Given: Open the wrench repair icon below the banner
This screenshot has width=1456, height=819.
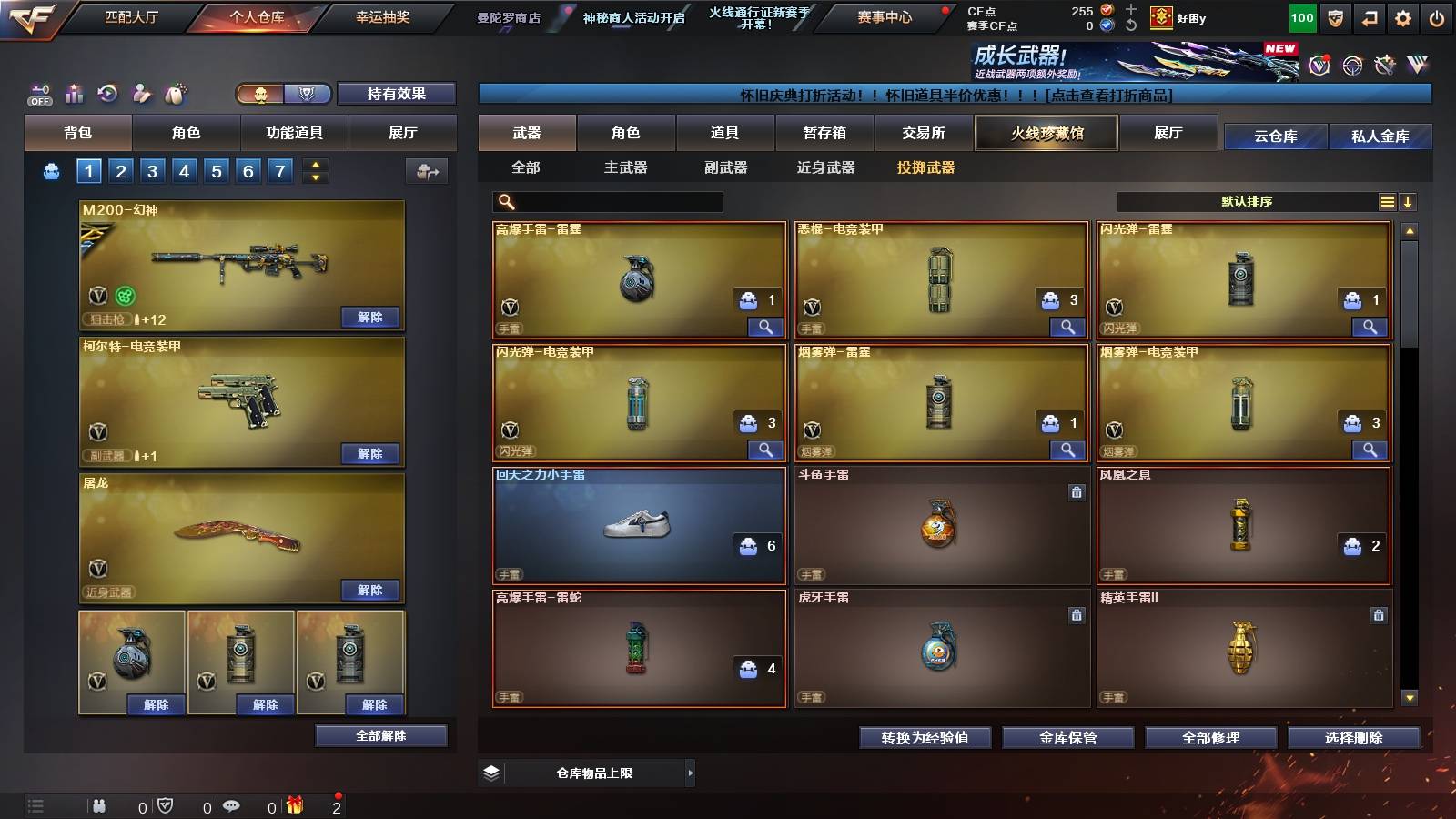Looking at the screenshot, I should 1384,64.
